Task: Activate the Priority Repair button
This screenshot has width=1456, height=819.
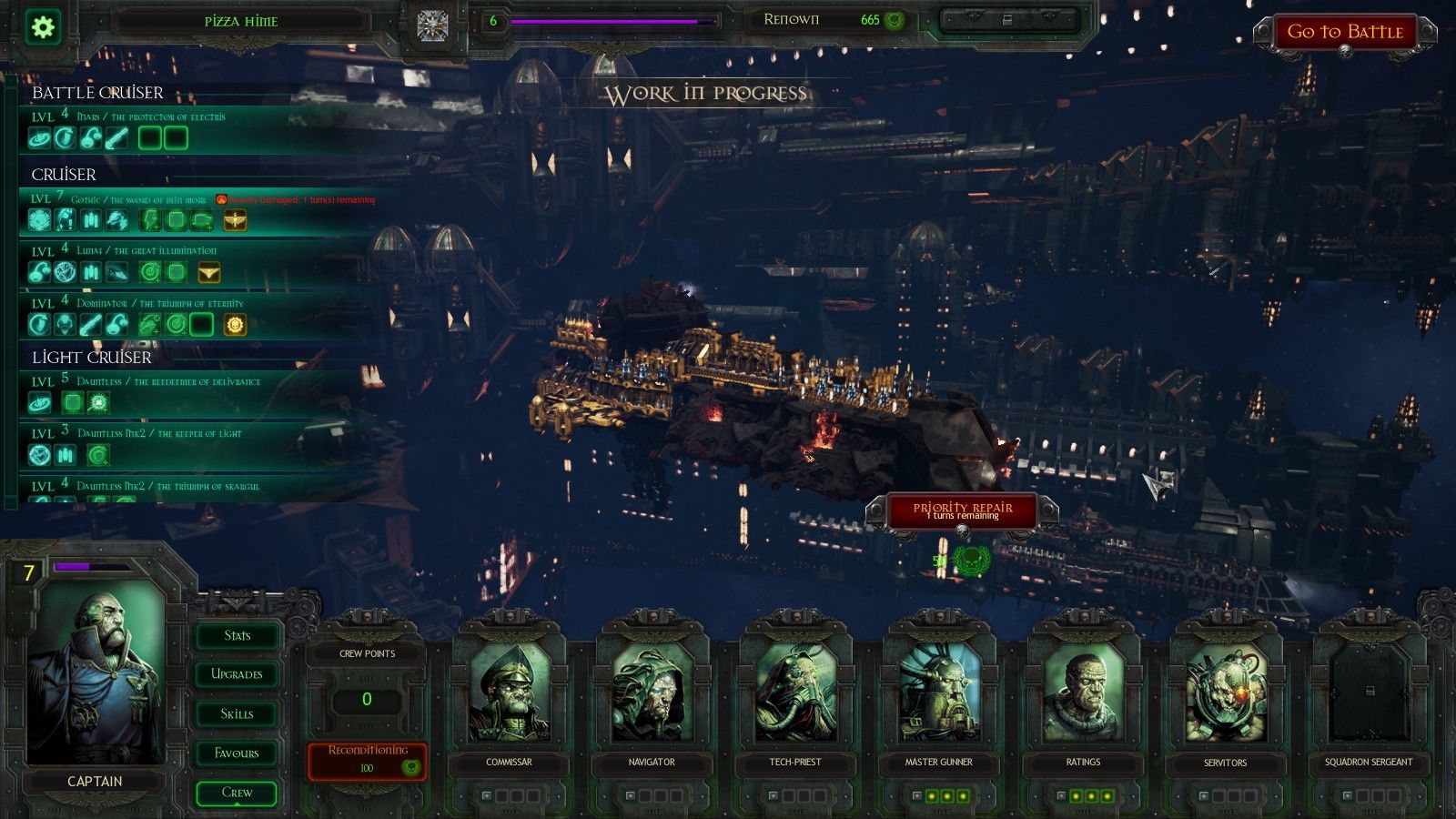Action: 962,511
